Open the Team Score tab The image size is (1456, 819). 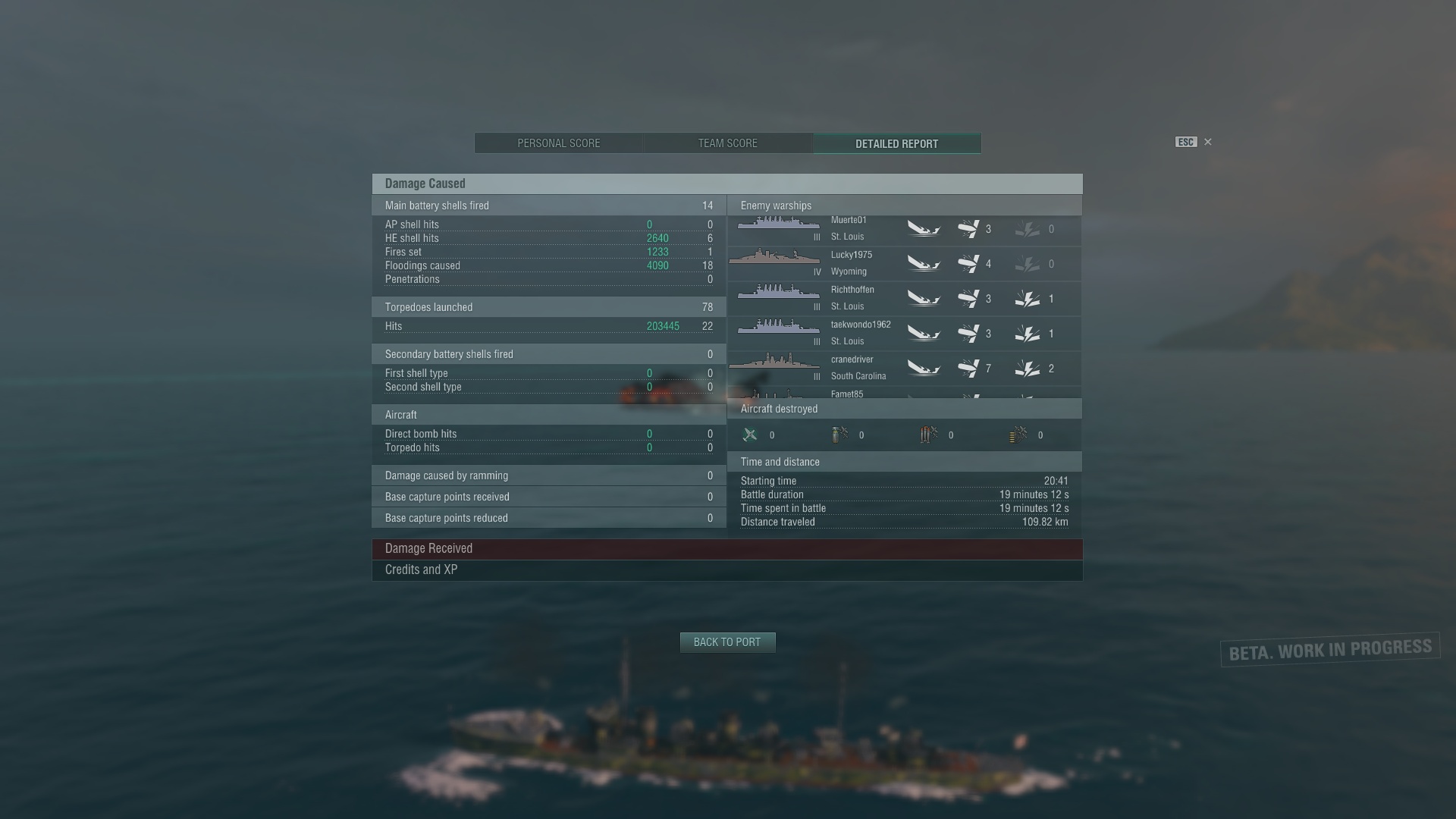pyautogui.click(x=727, y=143)
